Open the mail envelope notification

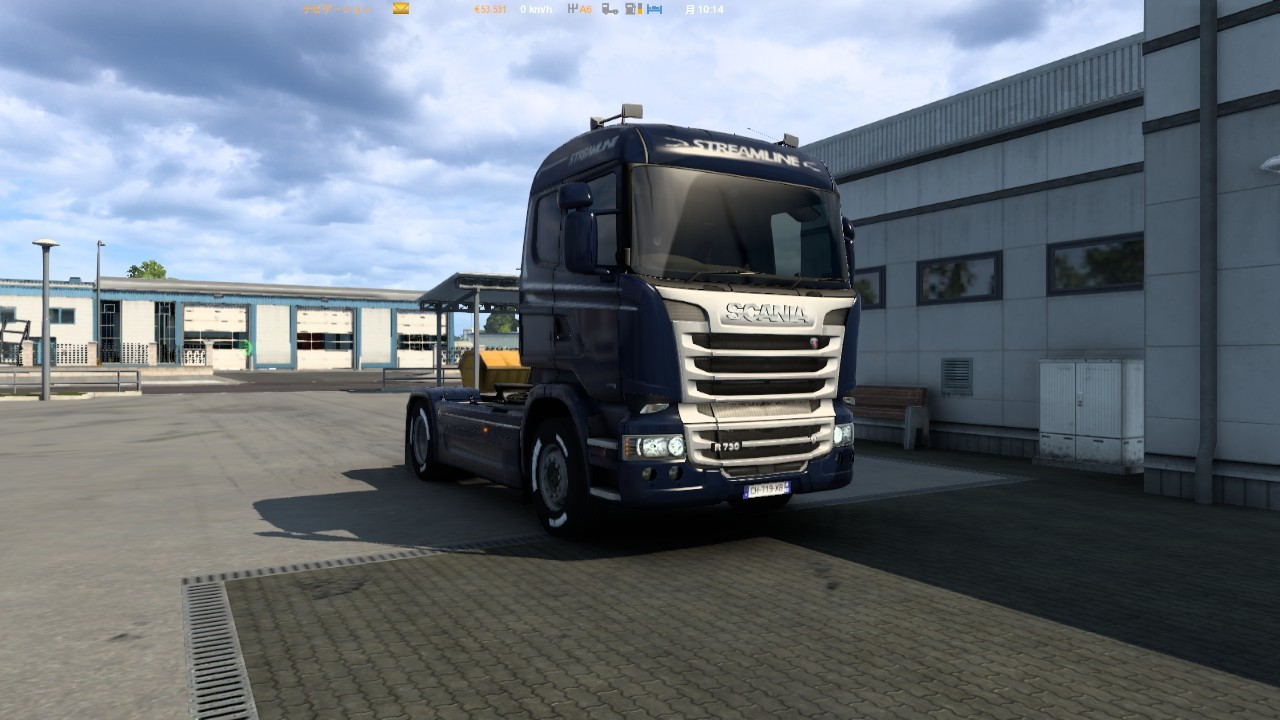(x=400, y=9)
